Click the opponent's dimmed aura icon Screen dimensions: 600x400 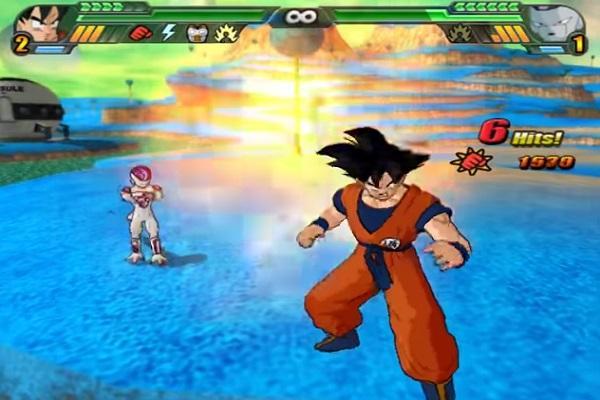pos(462,33)
